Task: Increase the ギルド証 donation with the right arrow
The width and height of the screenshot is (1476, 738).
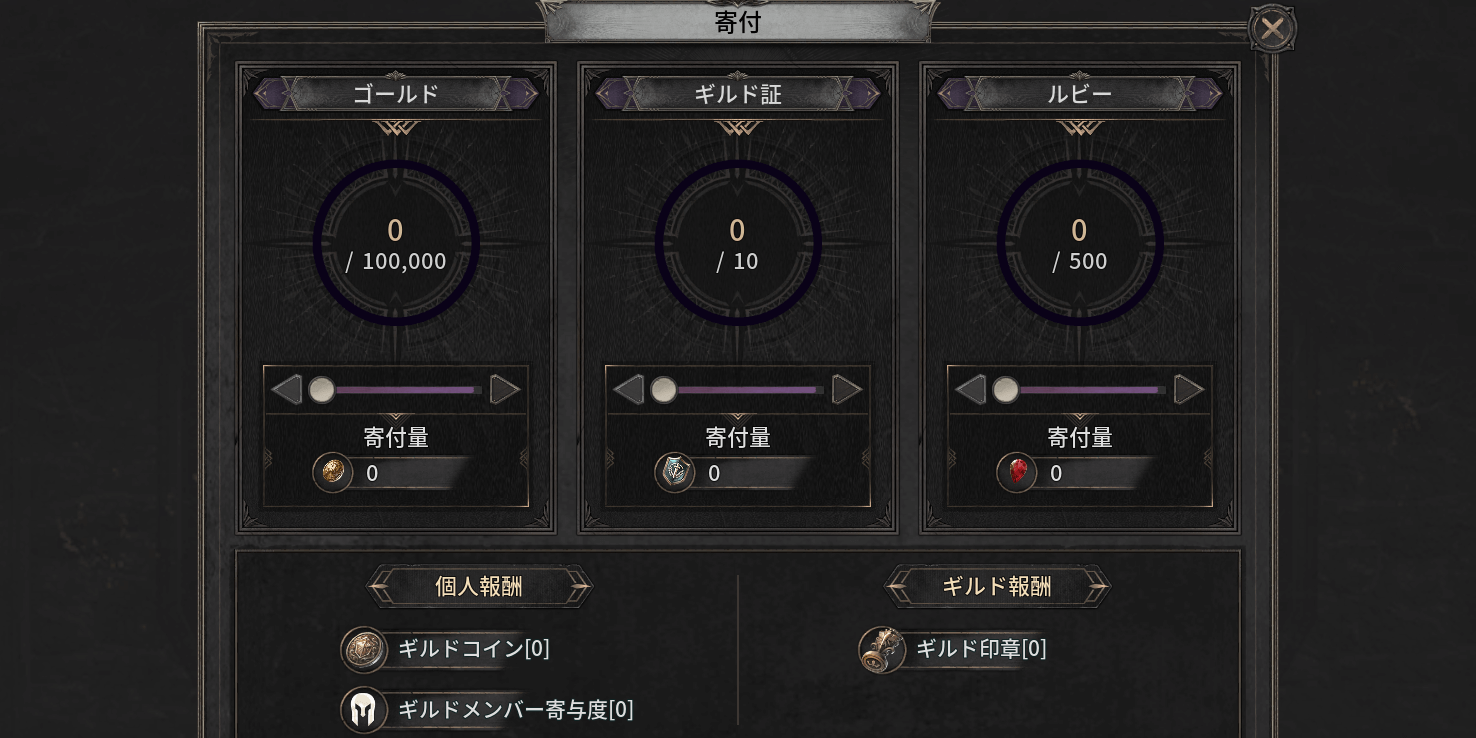Action: (847, 390)
